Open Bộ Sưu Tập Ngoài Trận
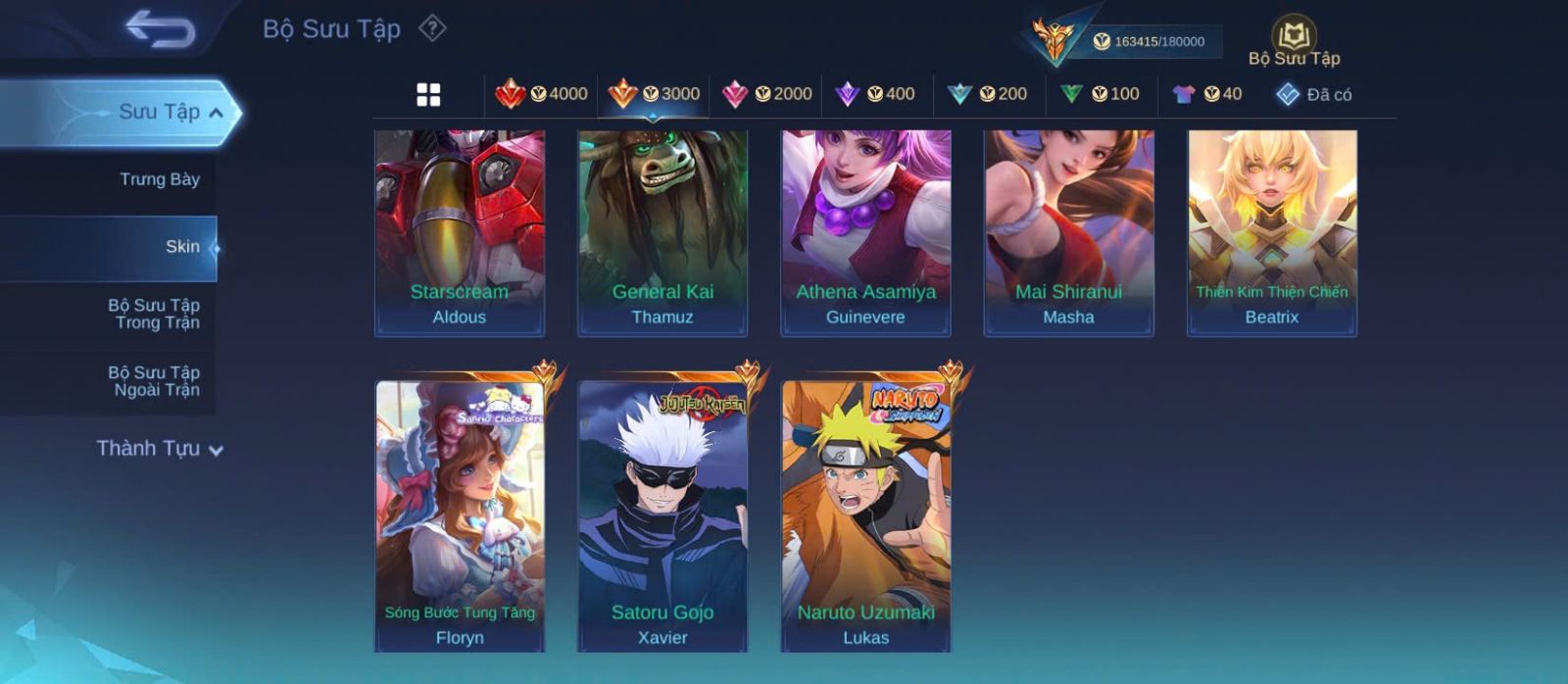1568x684 pixels. pyautogui.click(x=154, y=381)
